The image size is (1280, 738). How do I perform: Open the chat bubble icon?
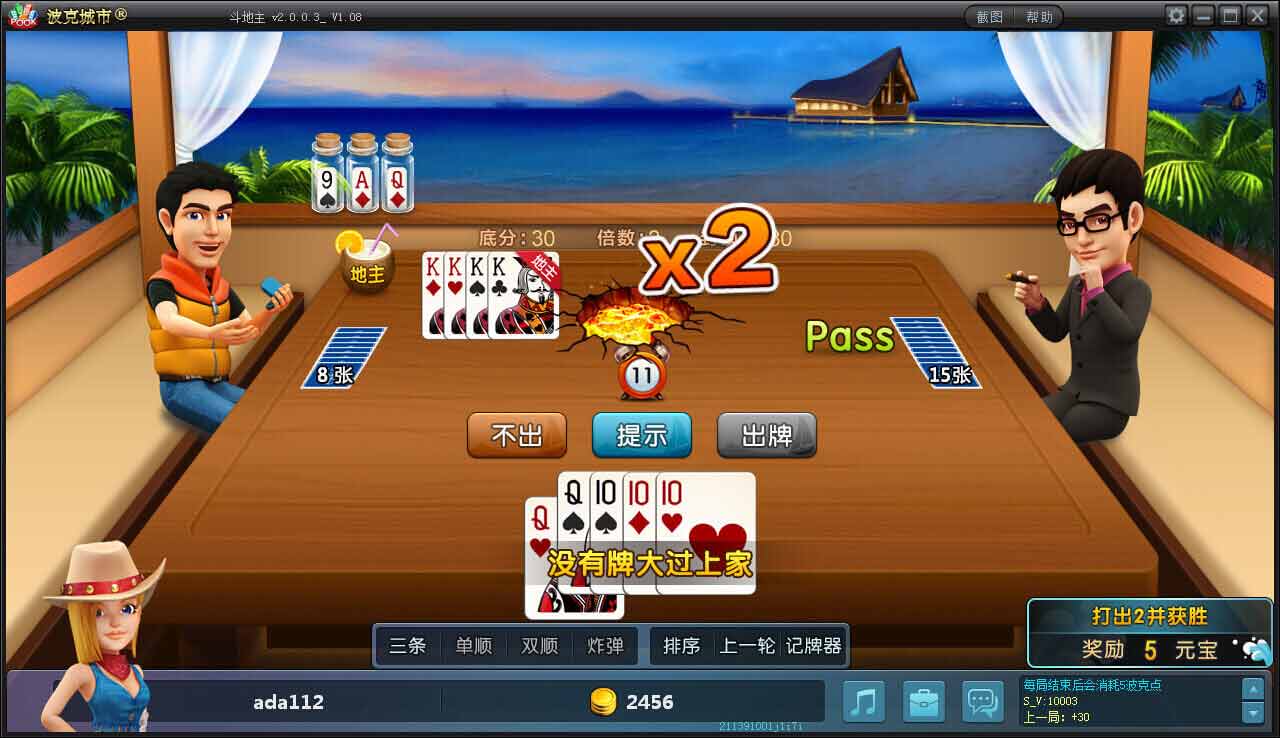(x=983, y=701)
